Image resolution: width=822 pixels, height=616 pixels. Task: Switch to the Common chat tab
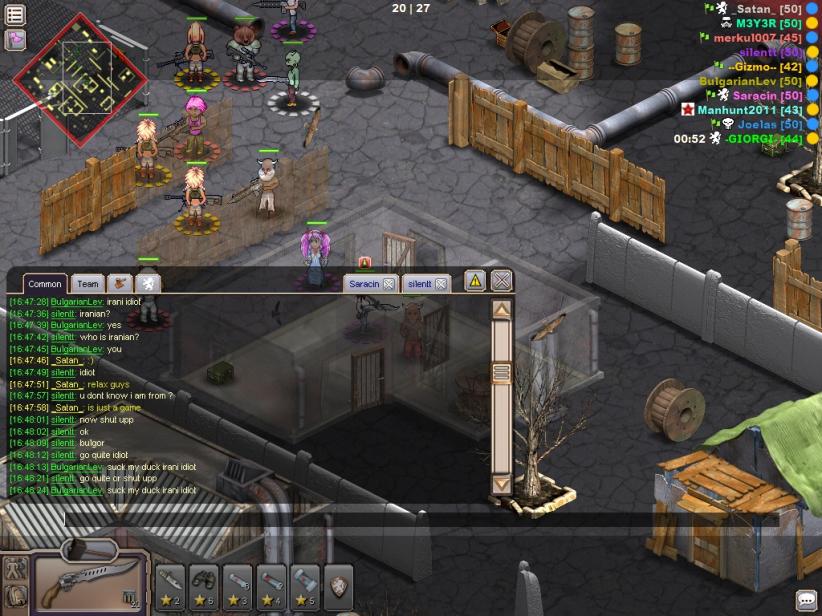(x=44, y=284)
